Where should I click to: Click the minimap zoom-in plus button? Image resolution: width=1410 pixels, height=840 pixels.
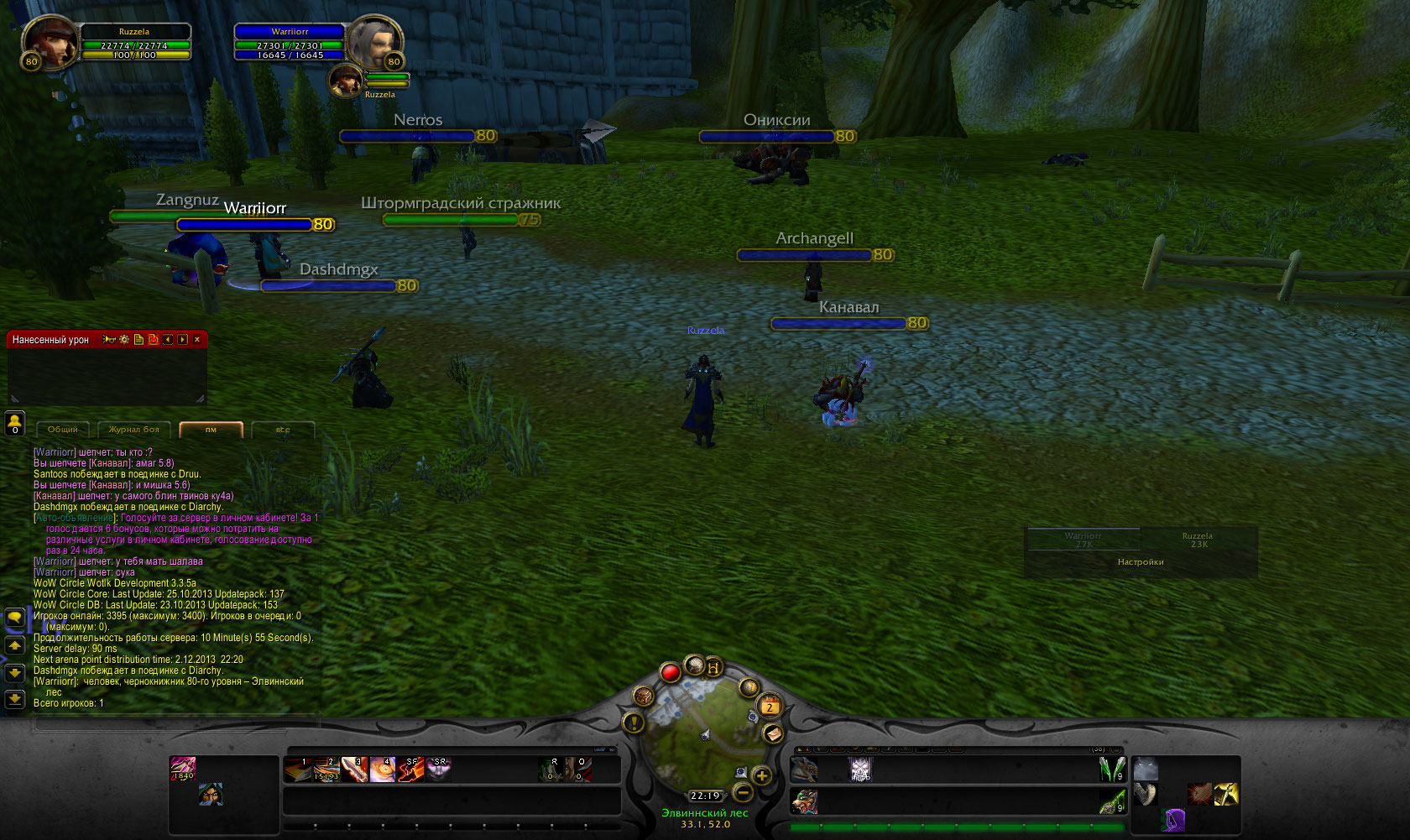[x=761, y=775]
